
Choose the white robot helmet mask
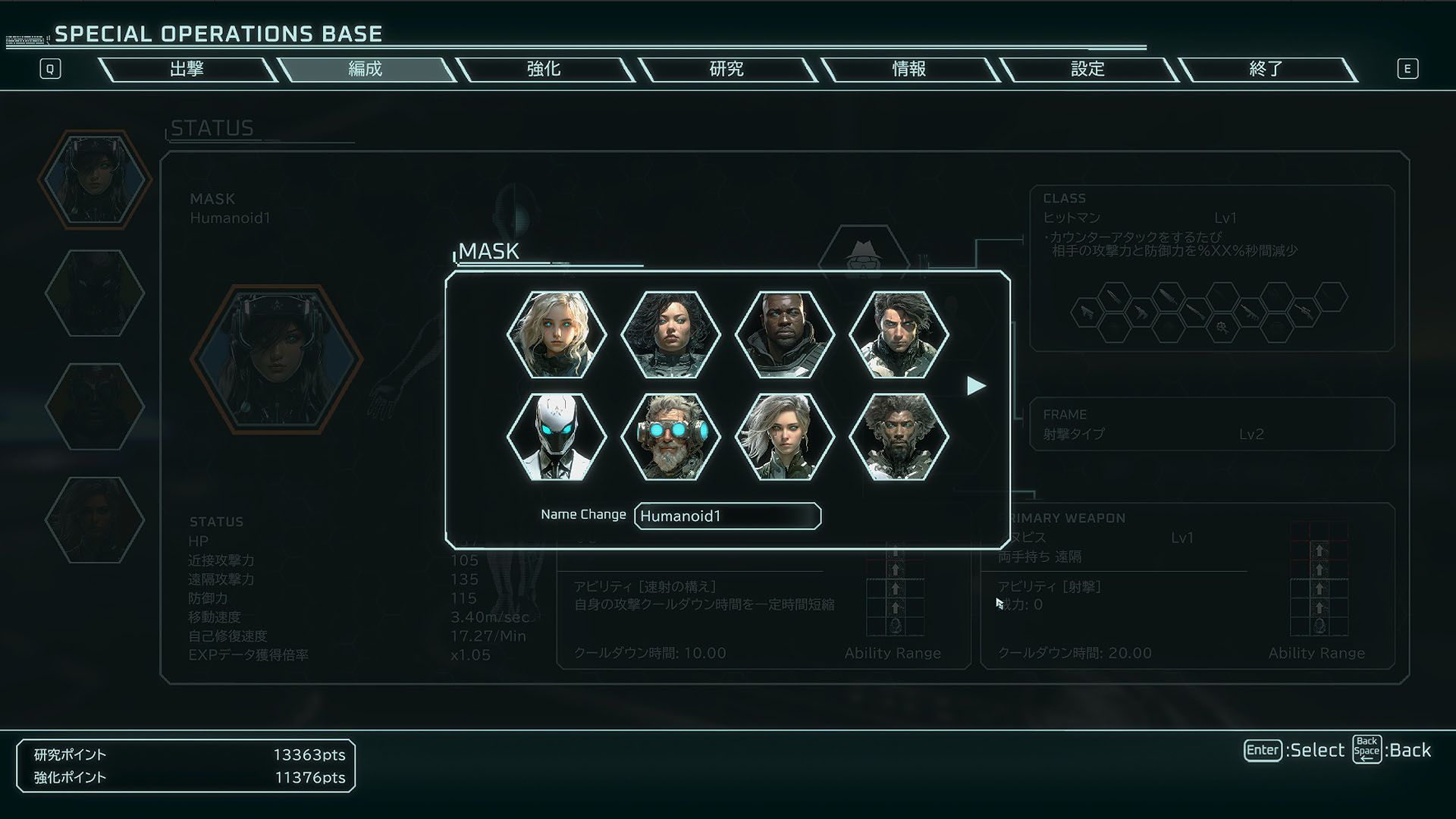[557, 437]
